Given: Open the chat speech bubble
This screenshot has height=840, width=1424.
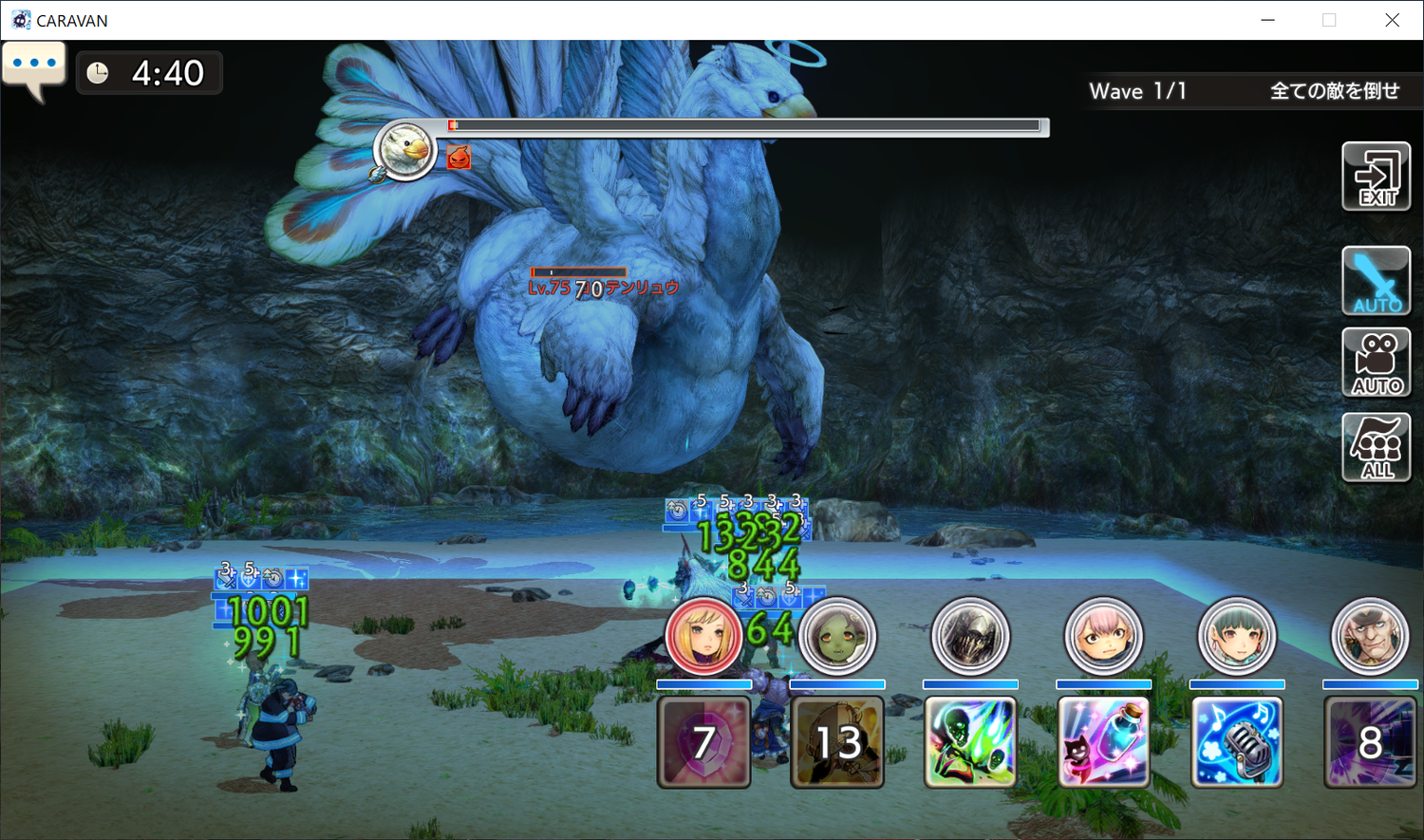Looking at the screenshot, I should click(x=34, y=68).
